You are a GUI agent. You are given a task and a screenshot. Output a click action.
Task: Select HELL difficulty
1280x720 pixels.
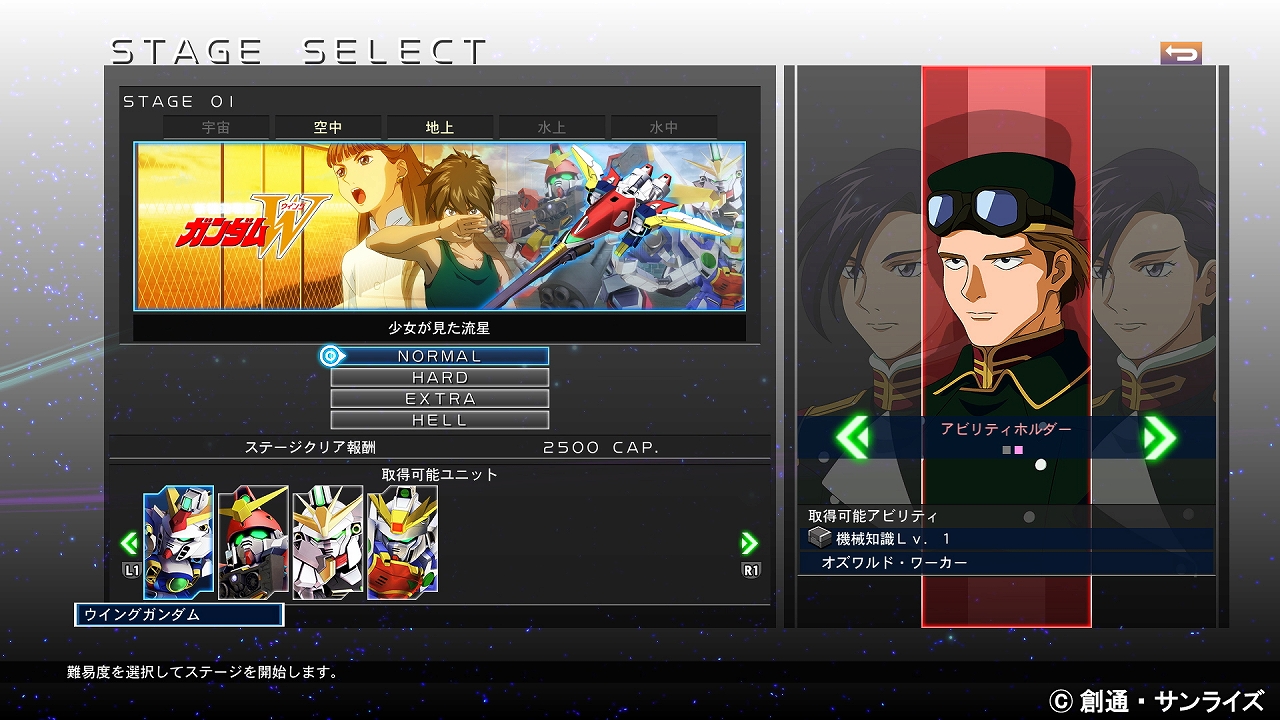(440, 420)
